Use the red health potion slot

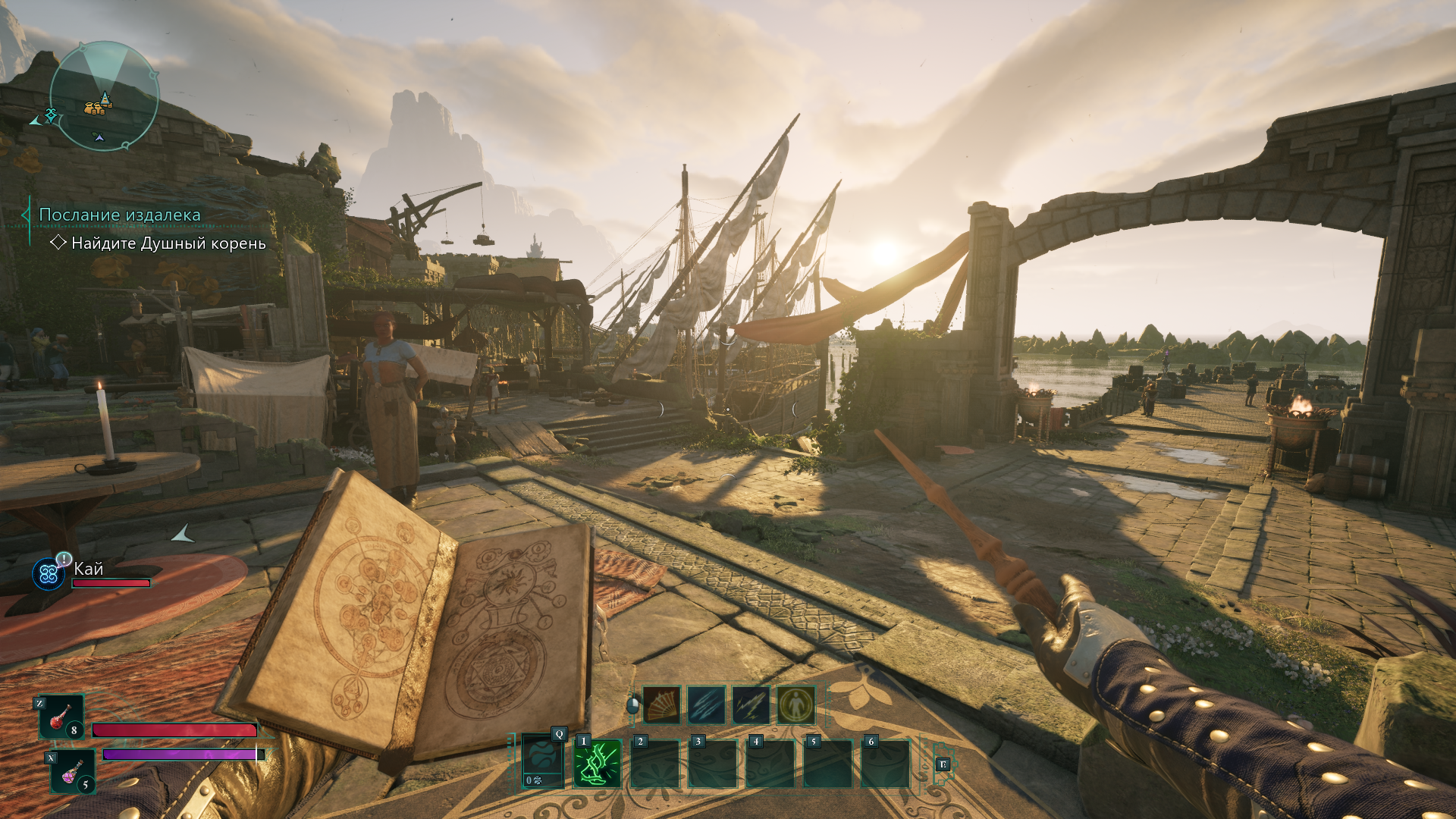(61, 717)
